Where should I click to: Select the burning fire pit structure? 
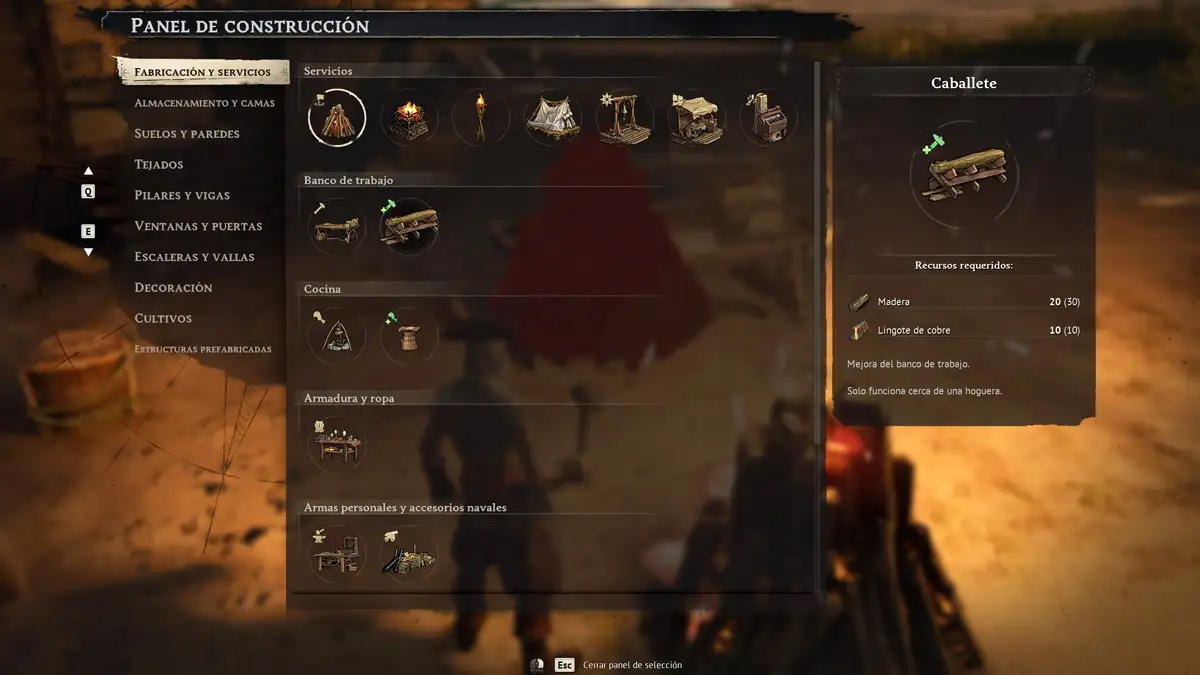pyautogui.click(x=409, y=118)
